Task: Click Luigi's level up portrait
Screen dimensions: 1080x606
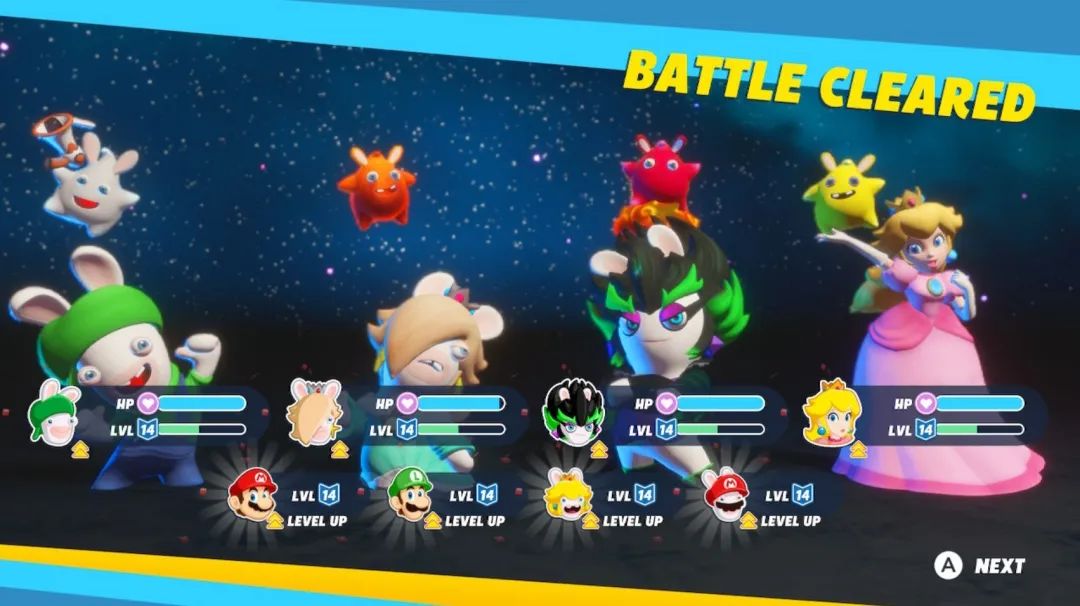Action: tap(410, 494)
